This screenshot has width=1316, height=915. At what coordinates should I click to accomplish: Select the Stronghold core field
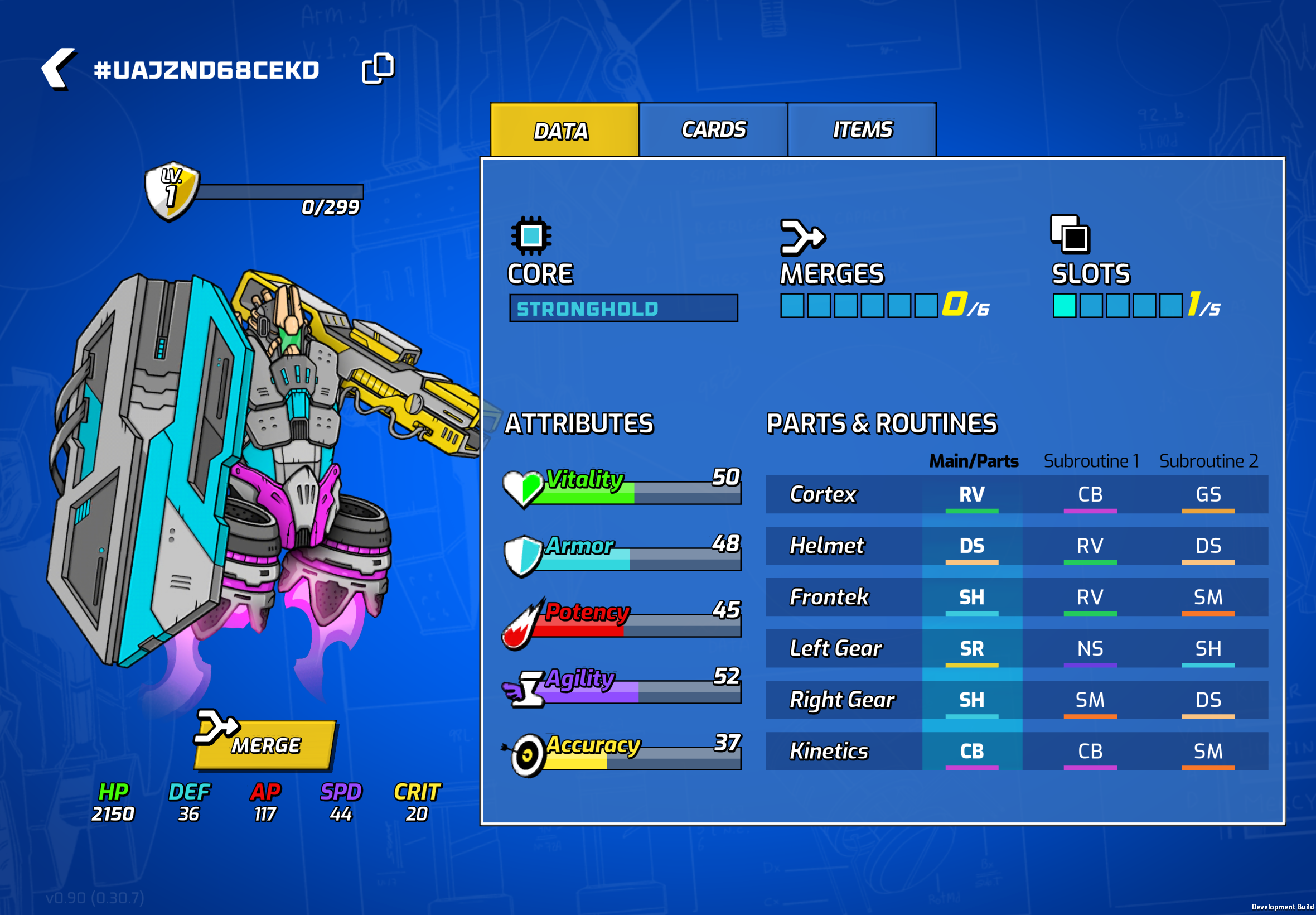click(623, 309)
